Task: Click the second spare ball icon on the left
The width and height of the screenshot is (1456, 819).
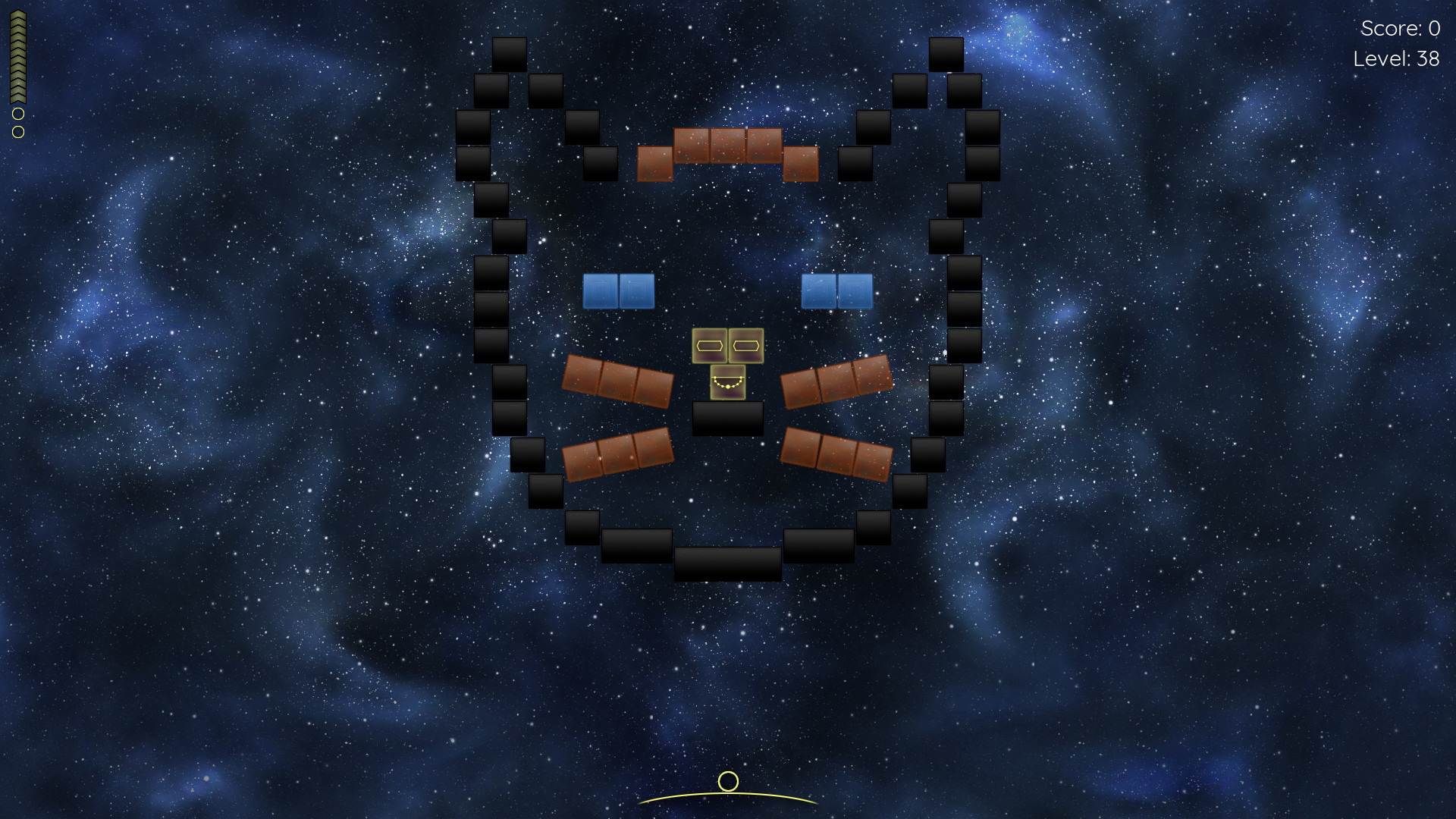Action: [17, 130]
